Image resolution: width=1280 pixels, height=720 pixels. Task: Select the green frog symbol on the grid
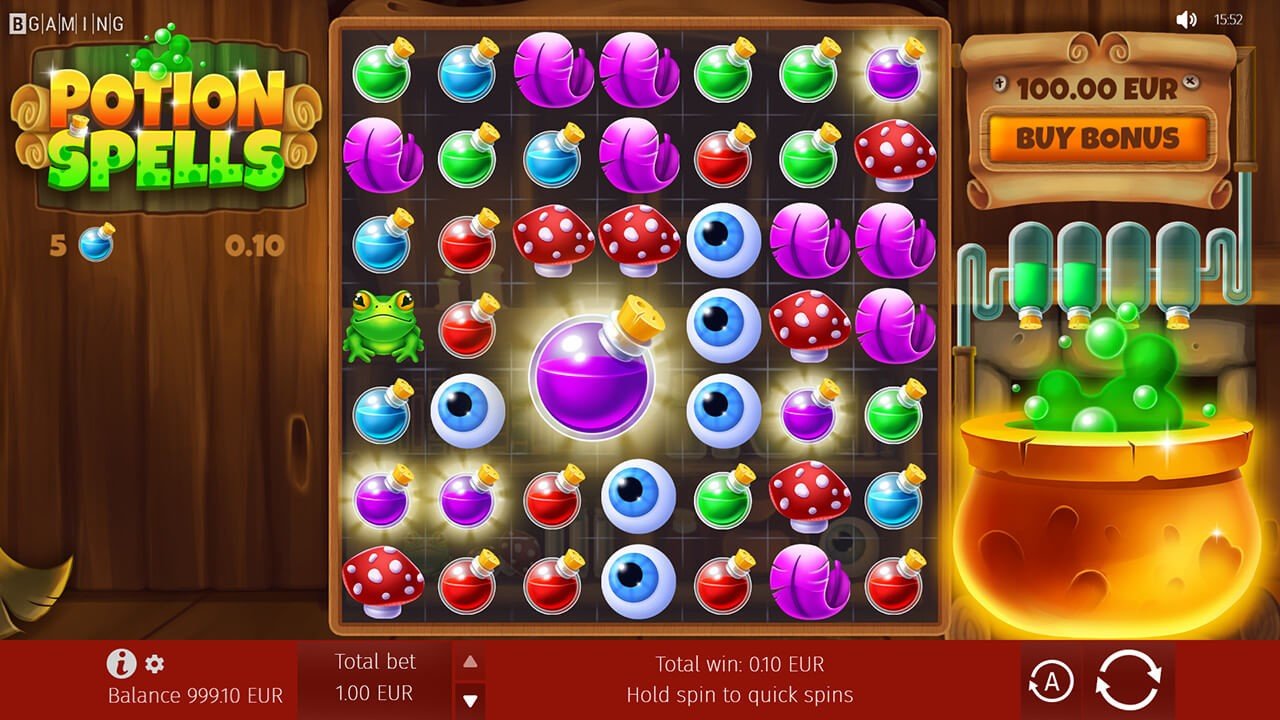point(381,325)
